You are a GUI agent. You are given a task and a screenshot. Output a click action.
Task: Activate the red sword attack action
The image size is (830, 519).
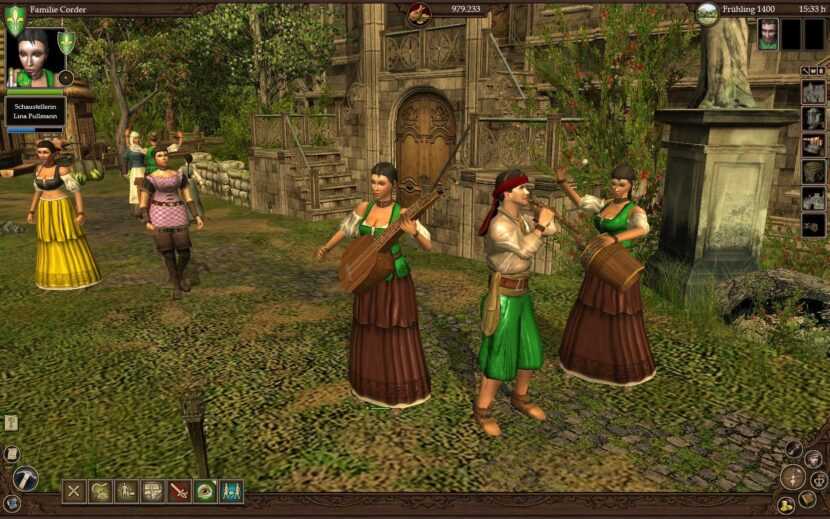[x=179, y=491]
